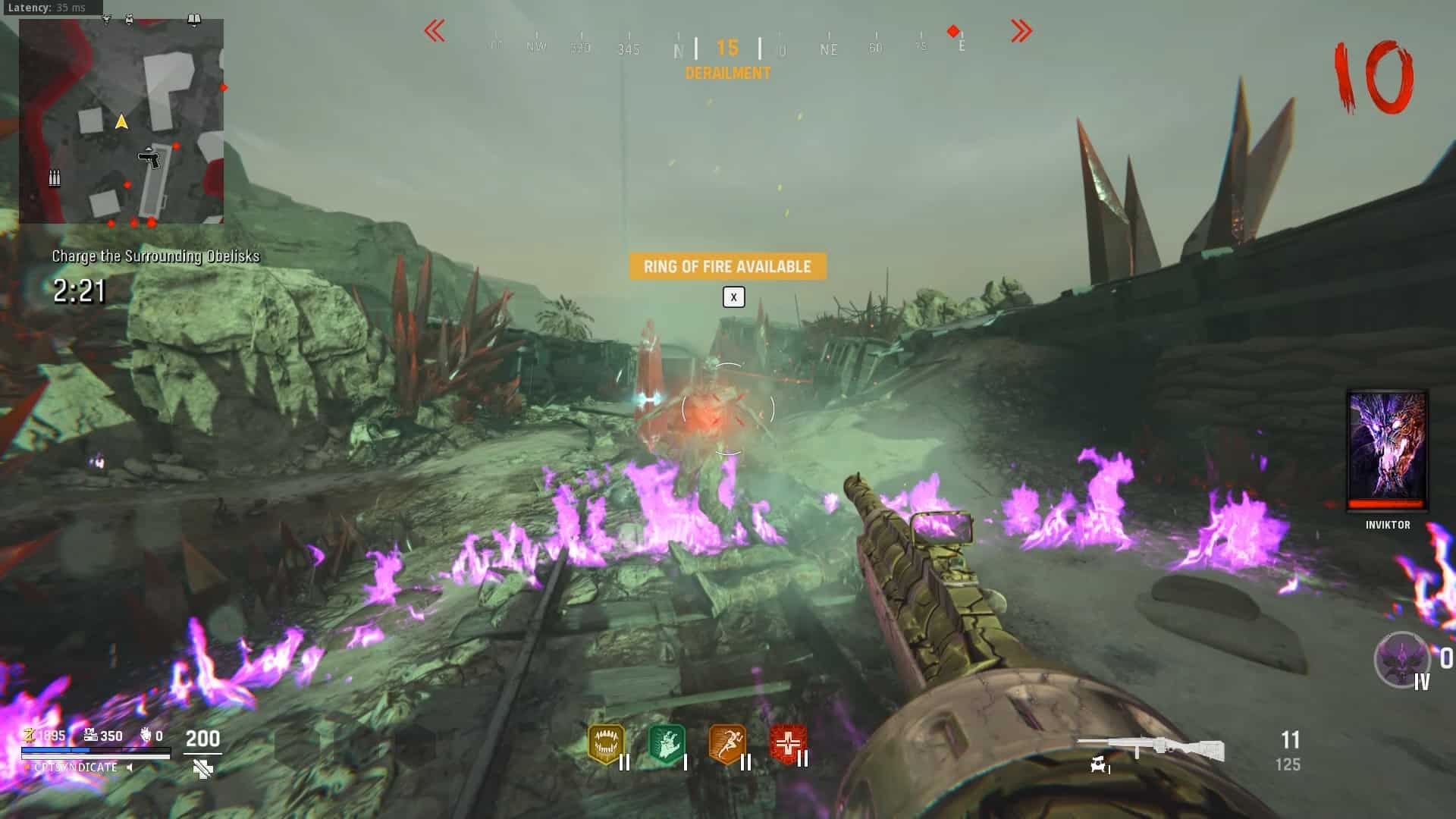
Task: Click the CPTSYNDICATE player name
Action: (x=76, y=767)
